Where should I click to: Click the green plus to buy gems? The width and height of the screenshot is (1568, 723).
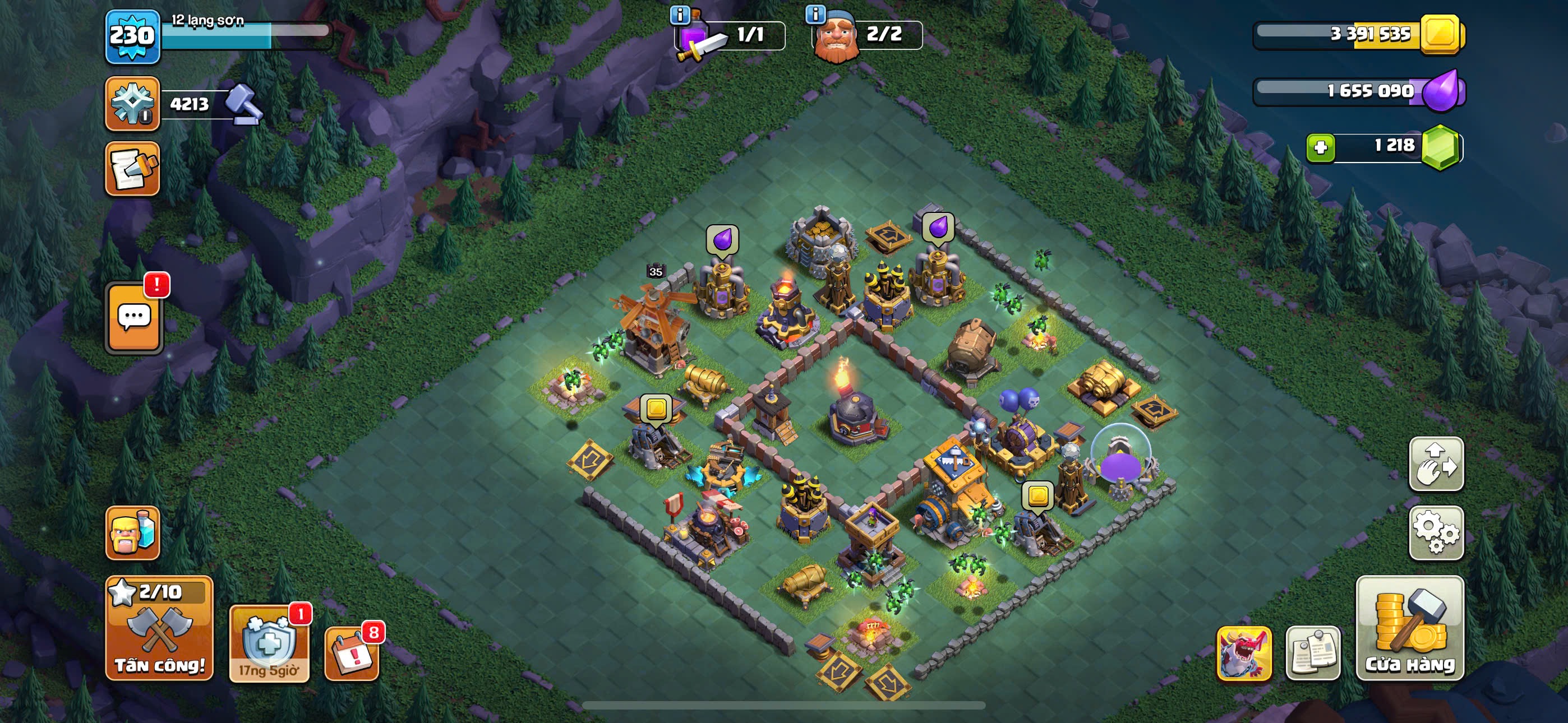pos(1320,147)
